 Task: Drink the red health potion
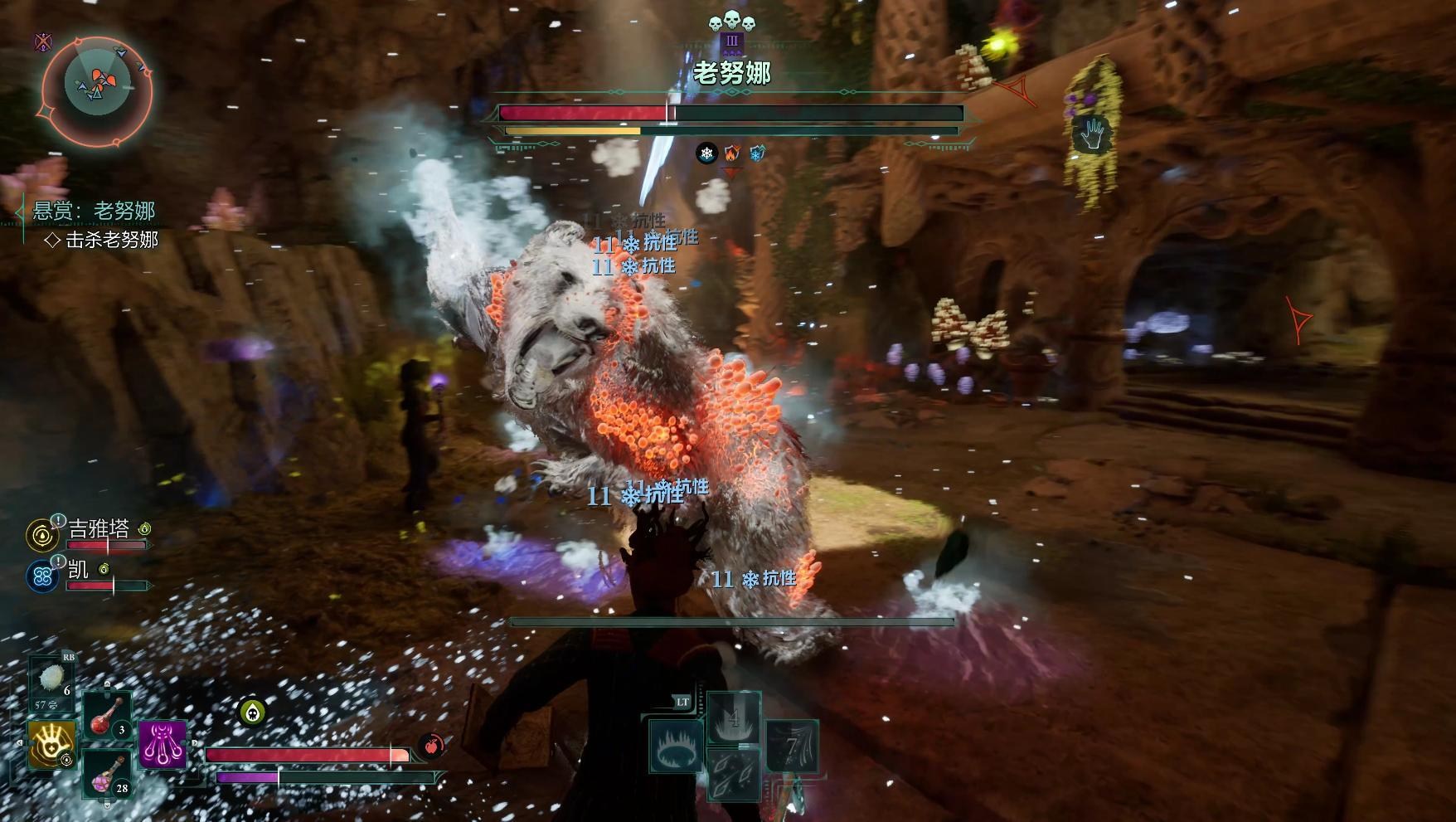click(108, 717)
